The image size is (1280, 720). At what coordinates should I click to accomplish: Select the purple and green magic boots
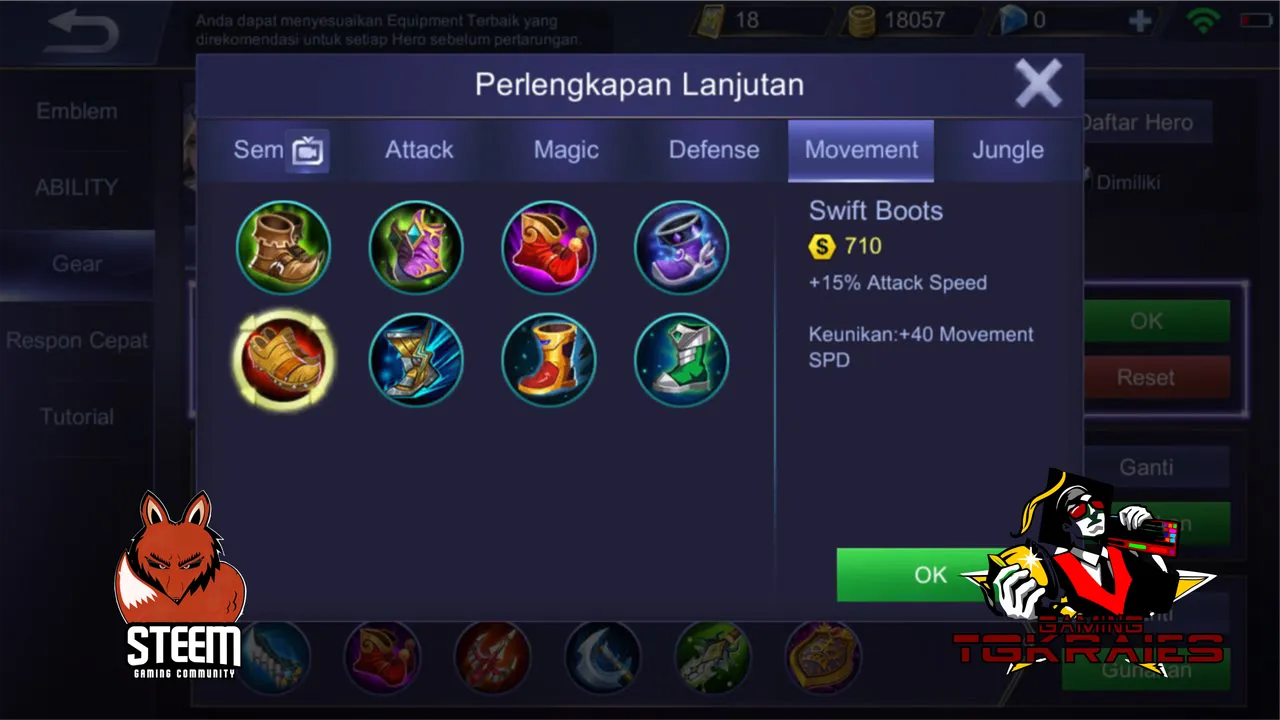[416, 247]
